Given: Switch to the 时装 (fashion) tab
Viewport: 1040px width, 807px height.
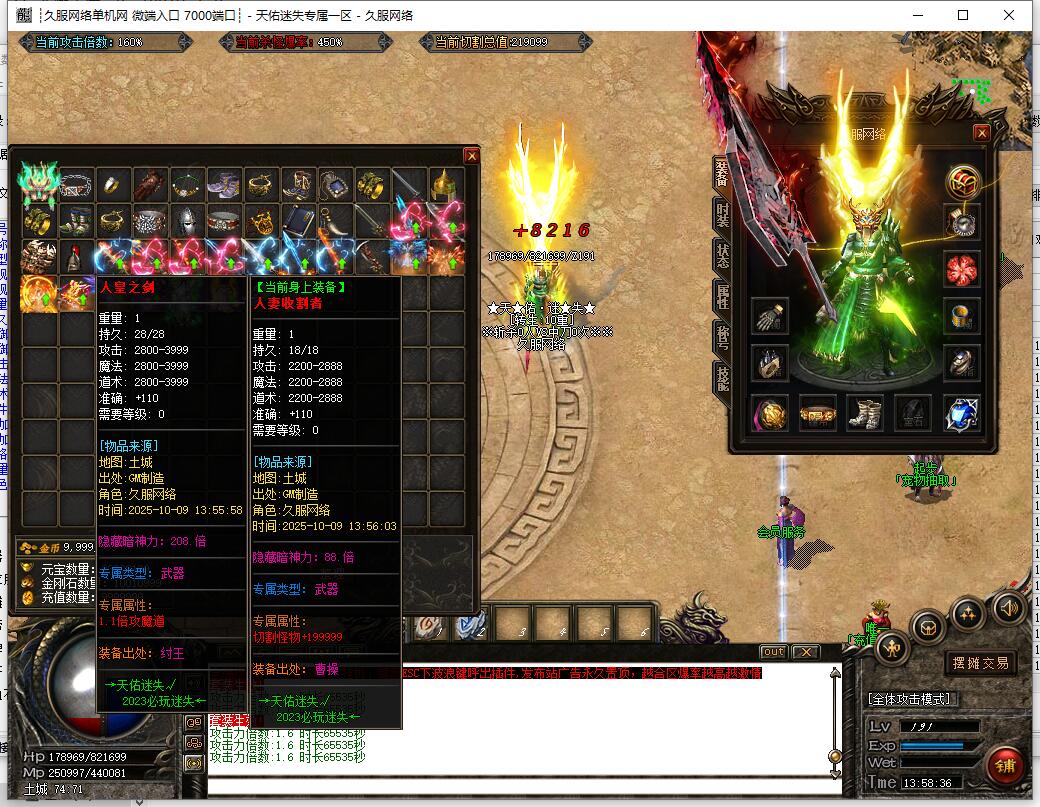Looking at the screenshot, I should (x=722, y=214).
